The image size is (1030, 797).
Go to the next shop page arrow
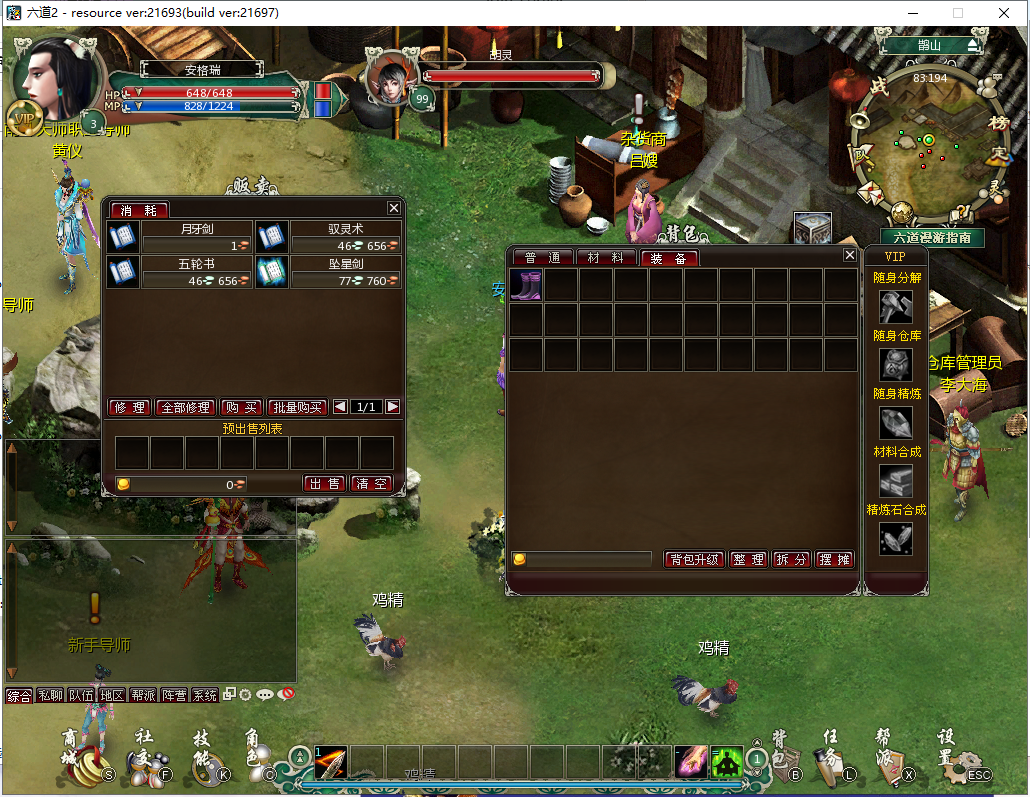click(393, 407)
